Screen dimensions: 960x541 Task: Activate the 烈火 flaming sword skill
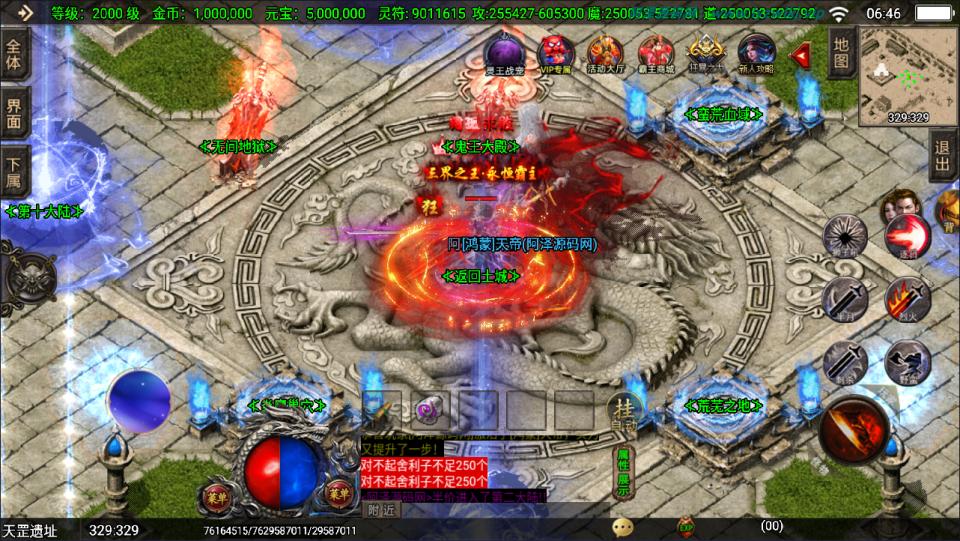coord(906,297)
